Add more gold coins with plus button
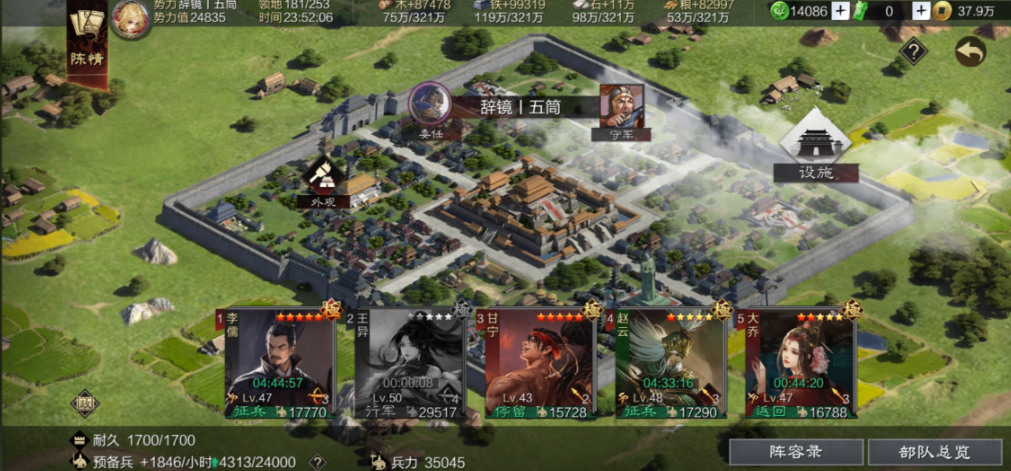The width and height of the screenshot is (1011, 471). [x=920, y=11]
